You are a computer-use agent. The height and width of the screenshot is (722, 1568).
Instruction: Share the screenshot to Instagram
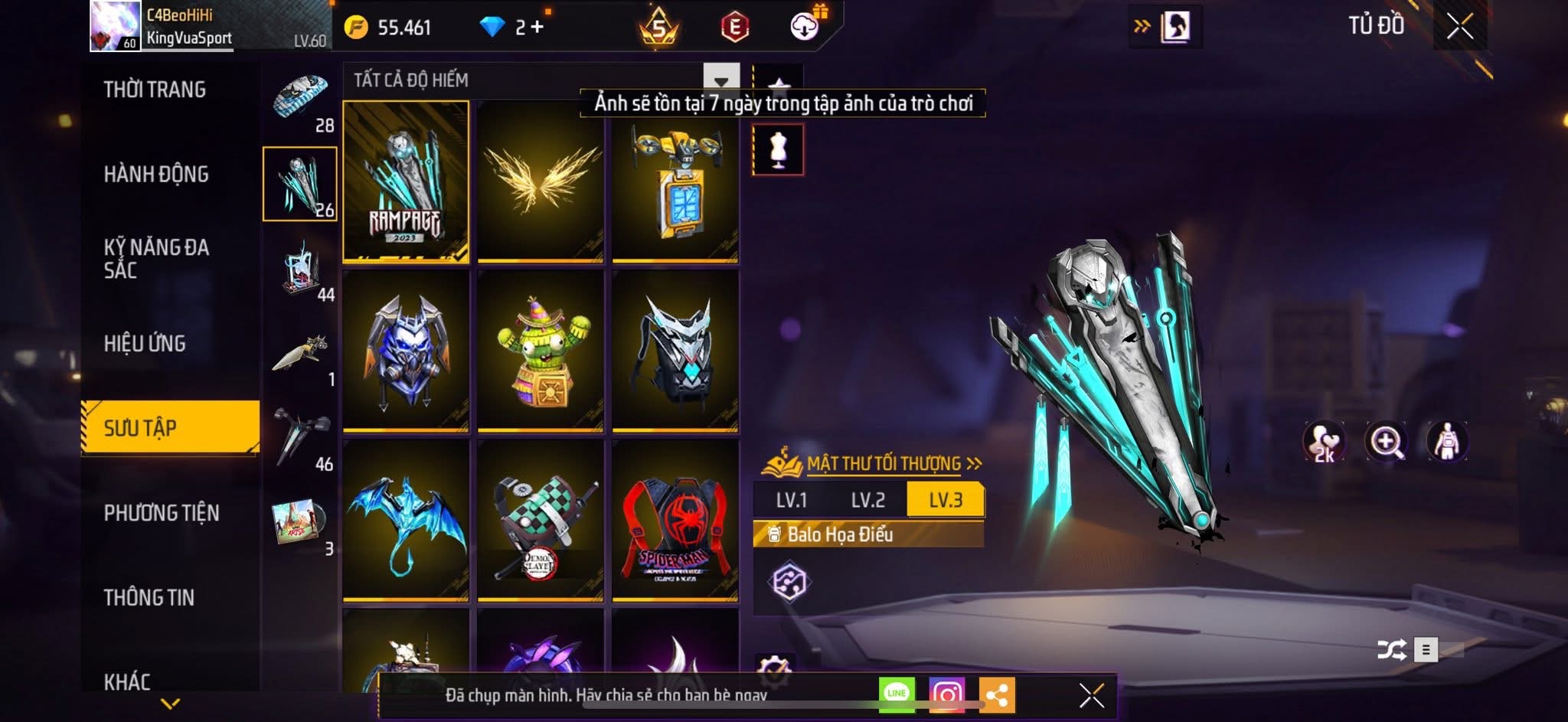pos(946,694)
